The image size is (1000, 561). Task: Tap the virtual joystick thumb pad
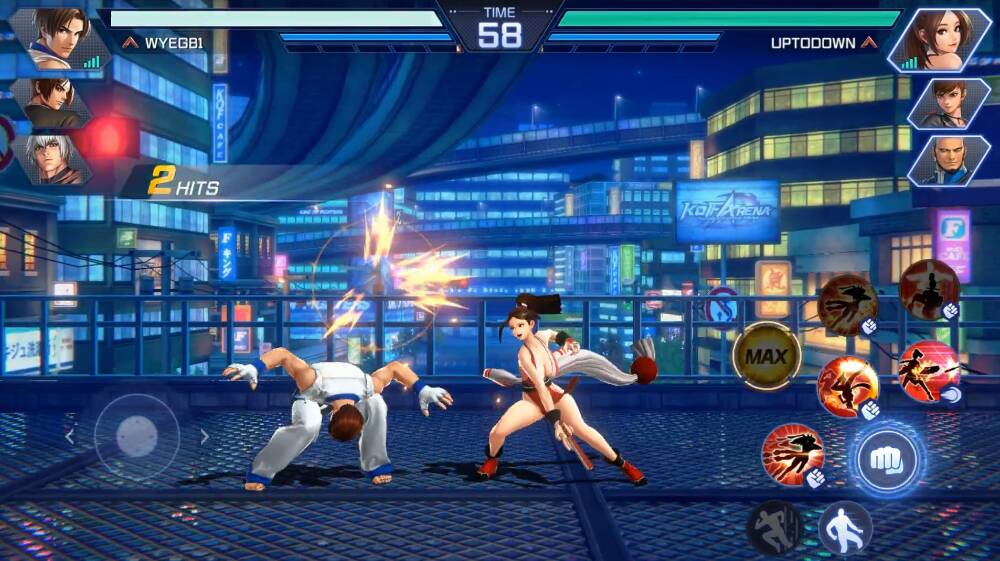[137, 436]
